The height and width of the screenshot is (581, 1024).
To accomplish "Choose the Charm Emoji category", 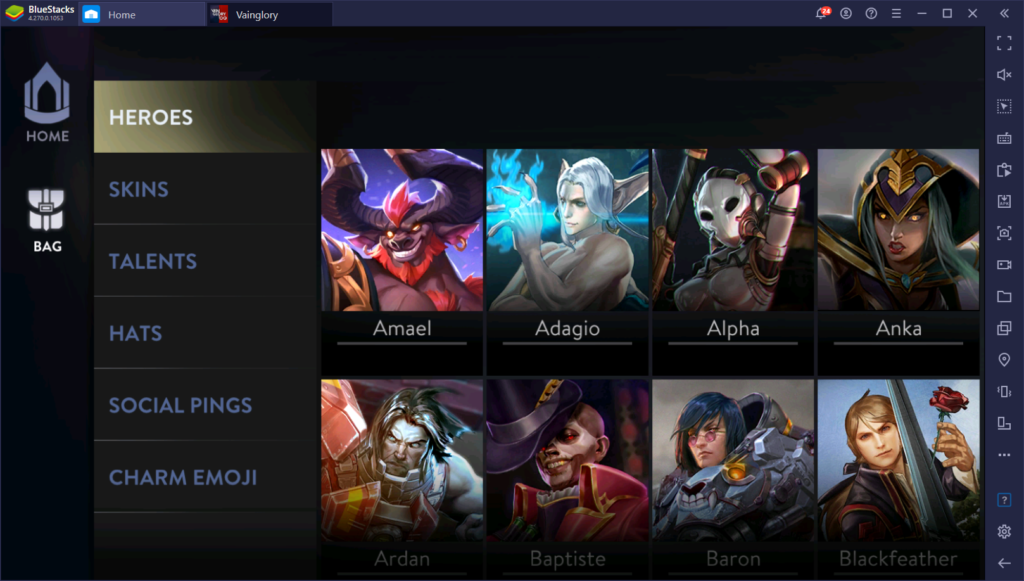I will point(205,477).
